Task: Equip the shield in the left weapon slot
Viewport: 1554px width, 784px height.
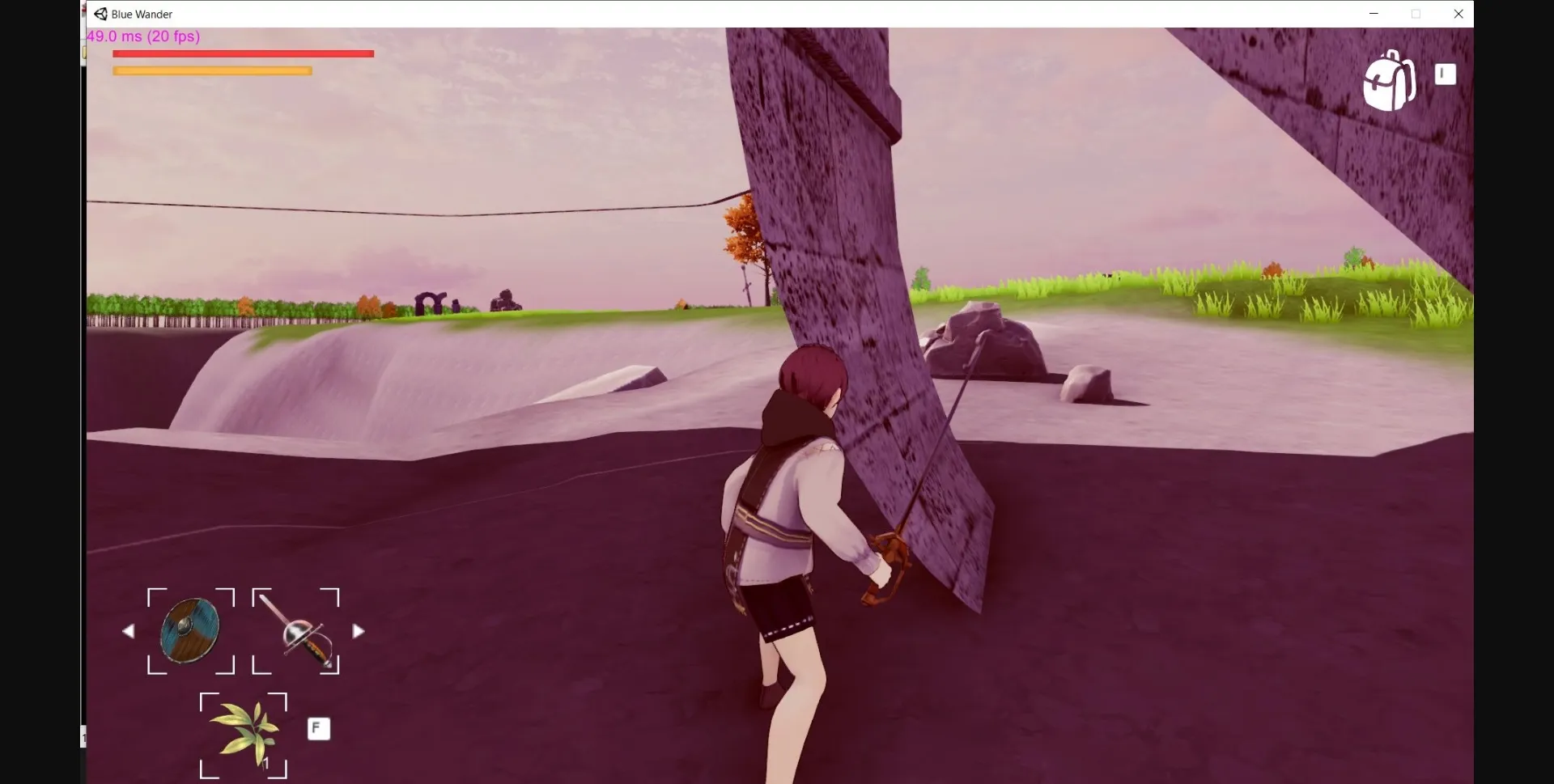Action: tap(190, 631)
